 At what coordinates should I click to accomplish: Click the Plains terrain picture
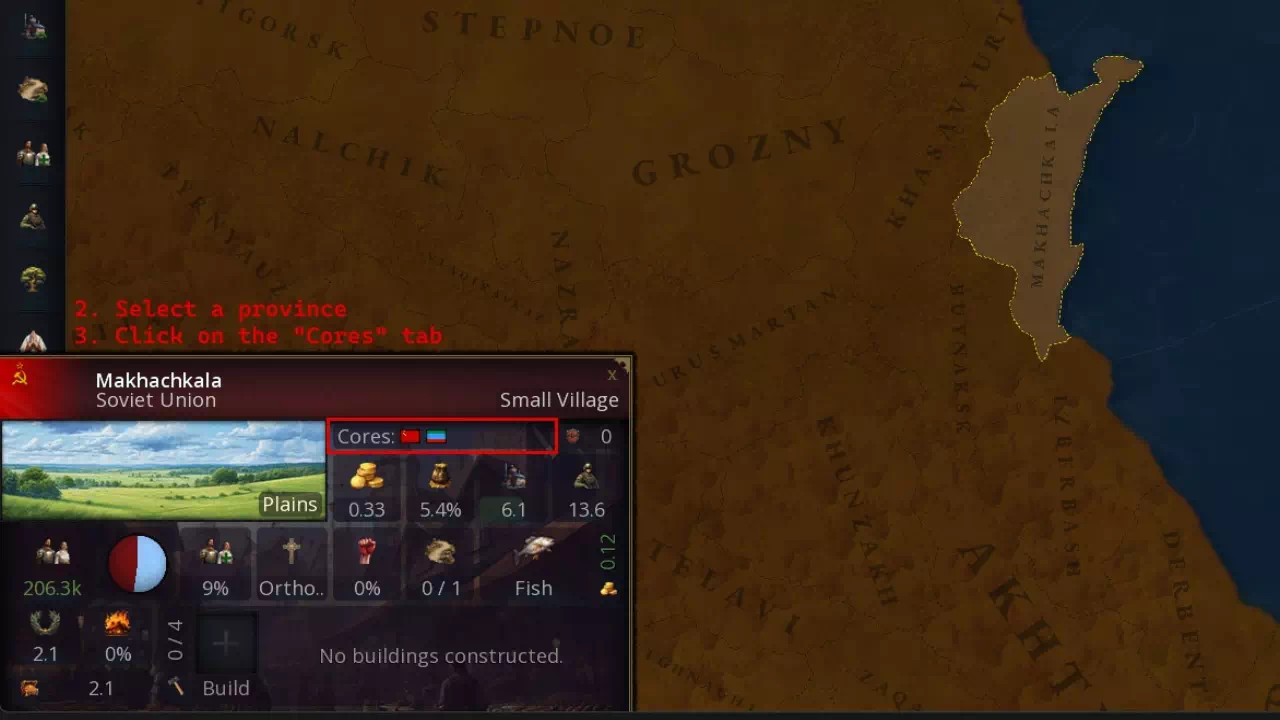tap(163, 470)
